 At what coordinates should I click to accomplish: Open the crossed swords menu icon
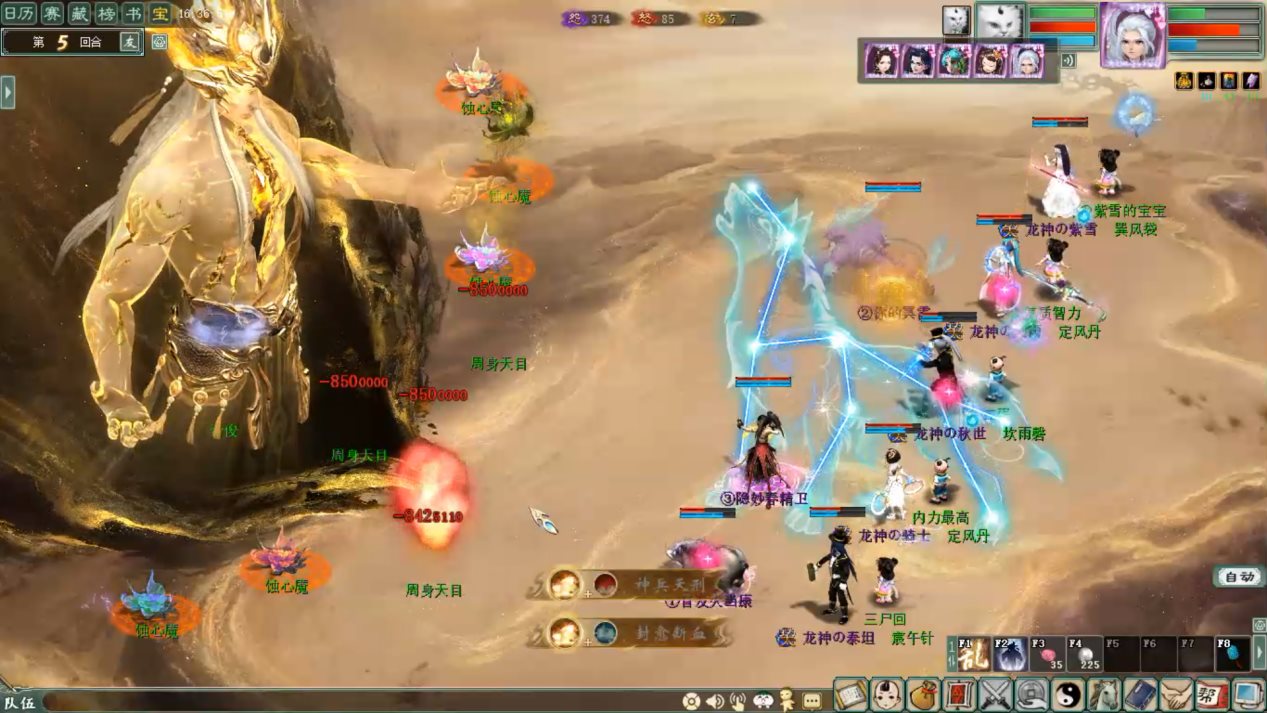[996, 693]
